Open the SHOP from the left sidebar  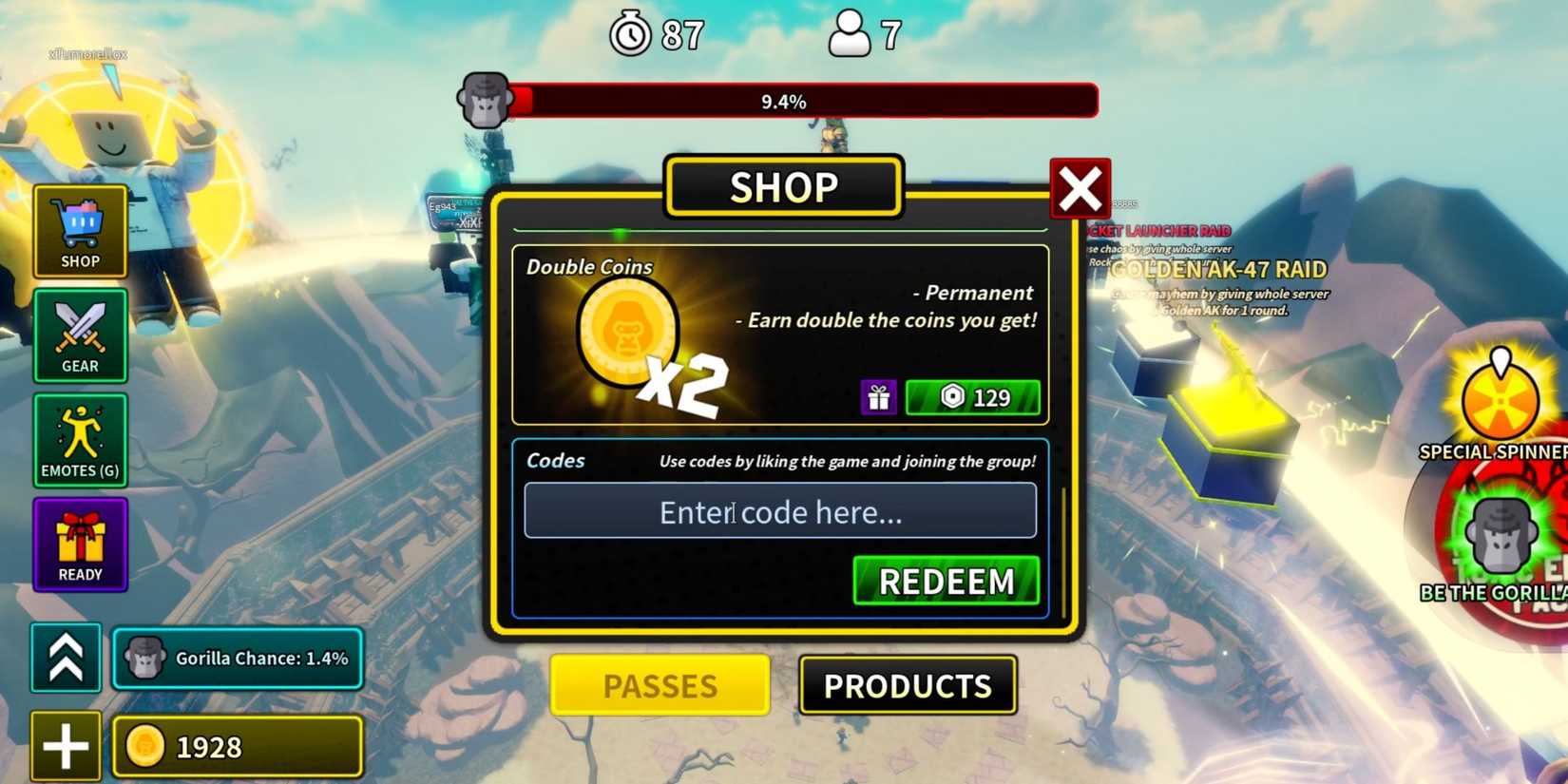(x=80, y=232)
